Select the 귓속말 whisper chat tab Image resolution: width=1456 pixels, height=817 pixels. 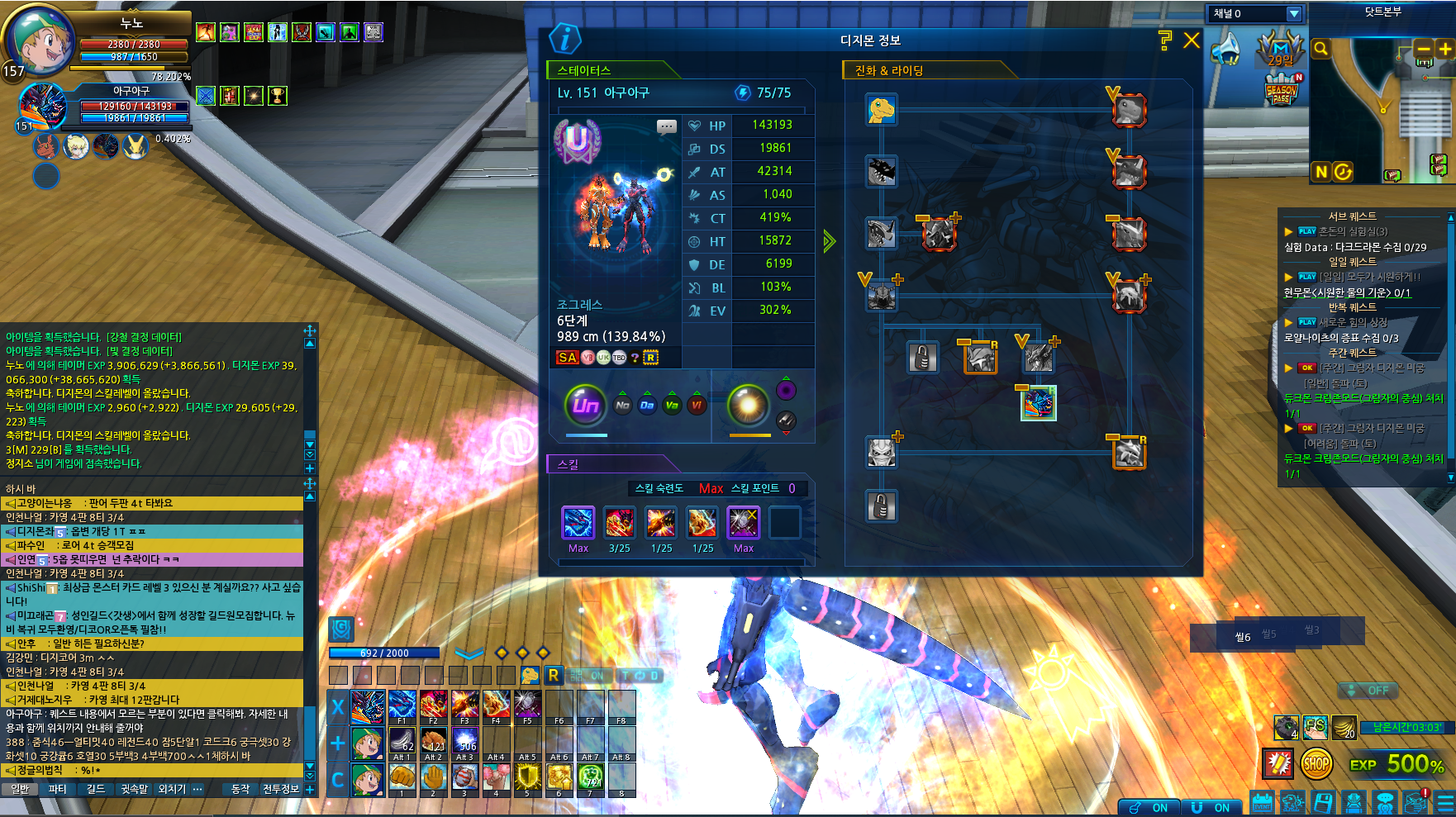pos(134,789)
